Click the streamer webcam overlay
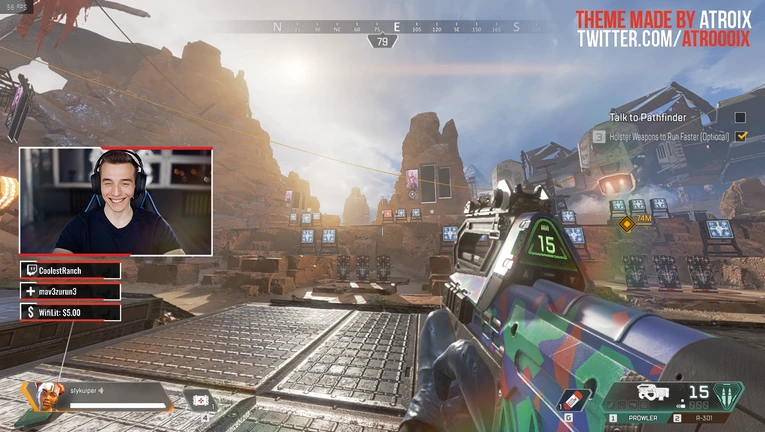The height and width of the screenshot is (432, 765). point(115,201)
